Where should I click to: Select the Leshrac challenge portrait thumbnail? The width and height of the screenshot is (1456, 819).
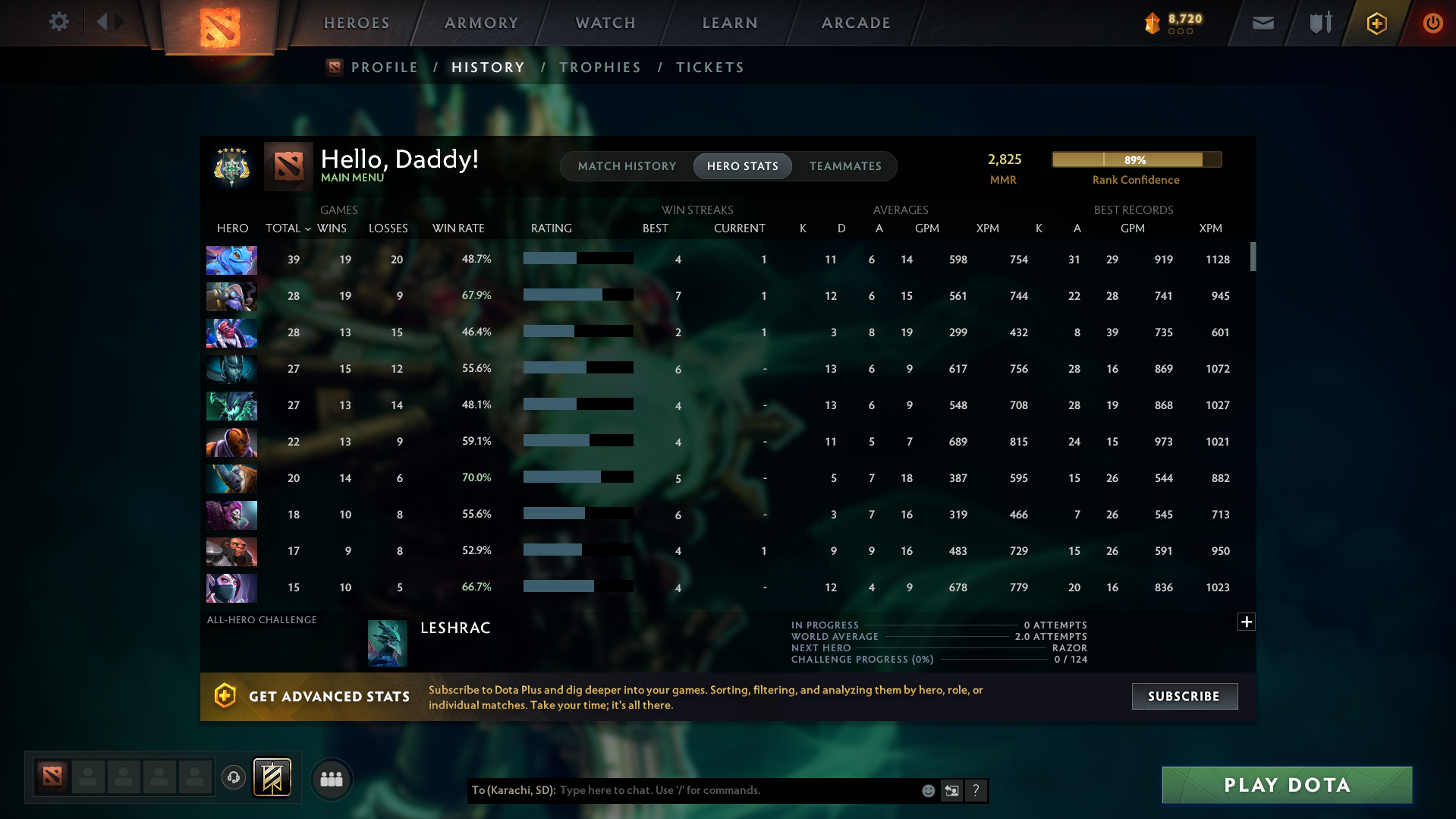(387, 642)
